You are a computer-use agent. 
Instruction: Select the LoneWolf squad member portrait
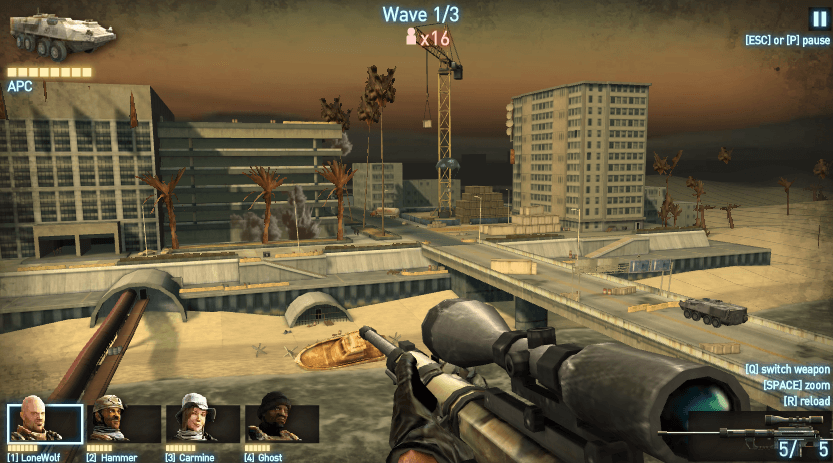[45, 424]
